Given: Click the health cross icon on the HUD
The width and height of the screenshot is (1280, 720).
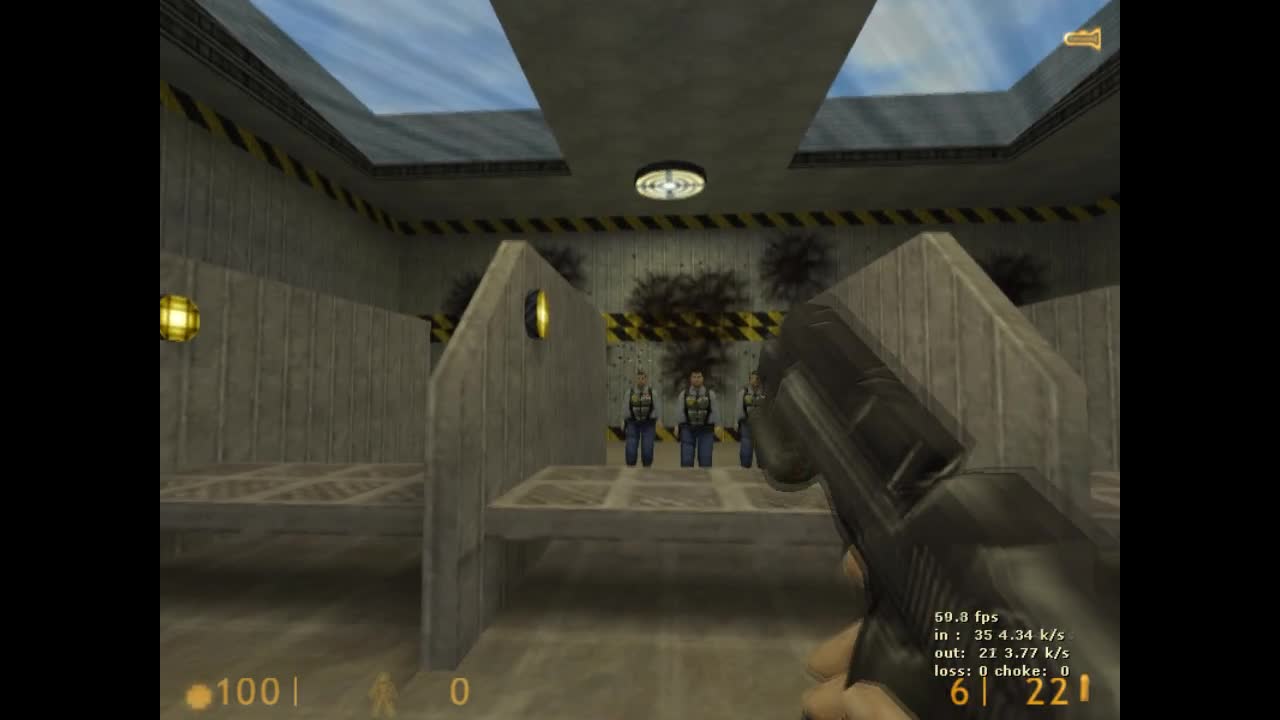Looking at the screenshot, I should click(199, 692).
